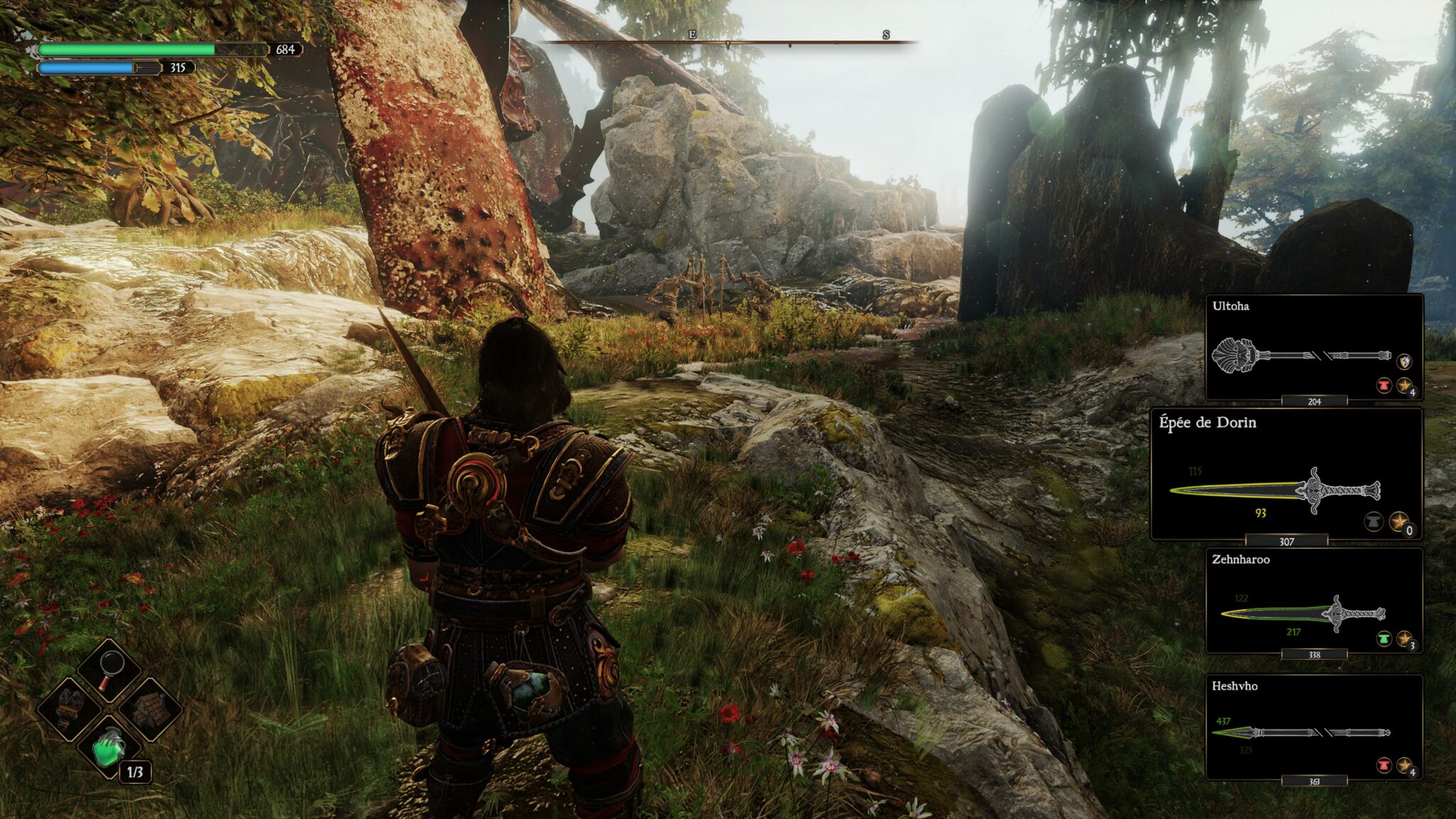Click the red anvil icon on Heshvho
Screen dimensions: 1456x819
pos(1383,765)
